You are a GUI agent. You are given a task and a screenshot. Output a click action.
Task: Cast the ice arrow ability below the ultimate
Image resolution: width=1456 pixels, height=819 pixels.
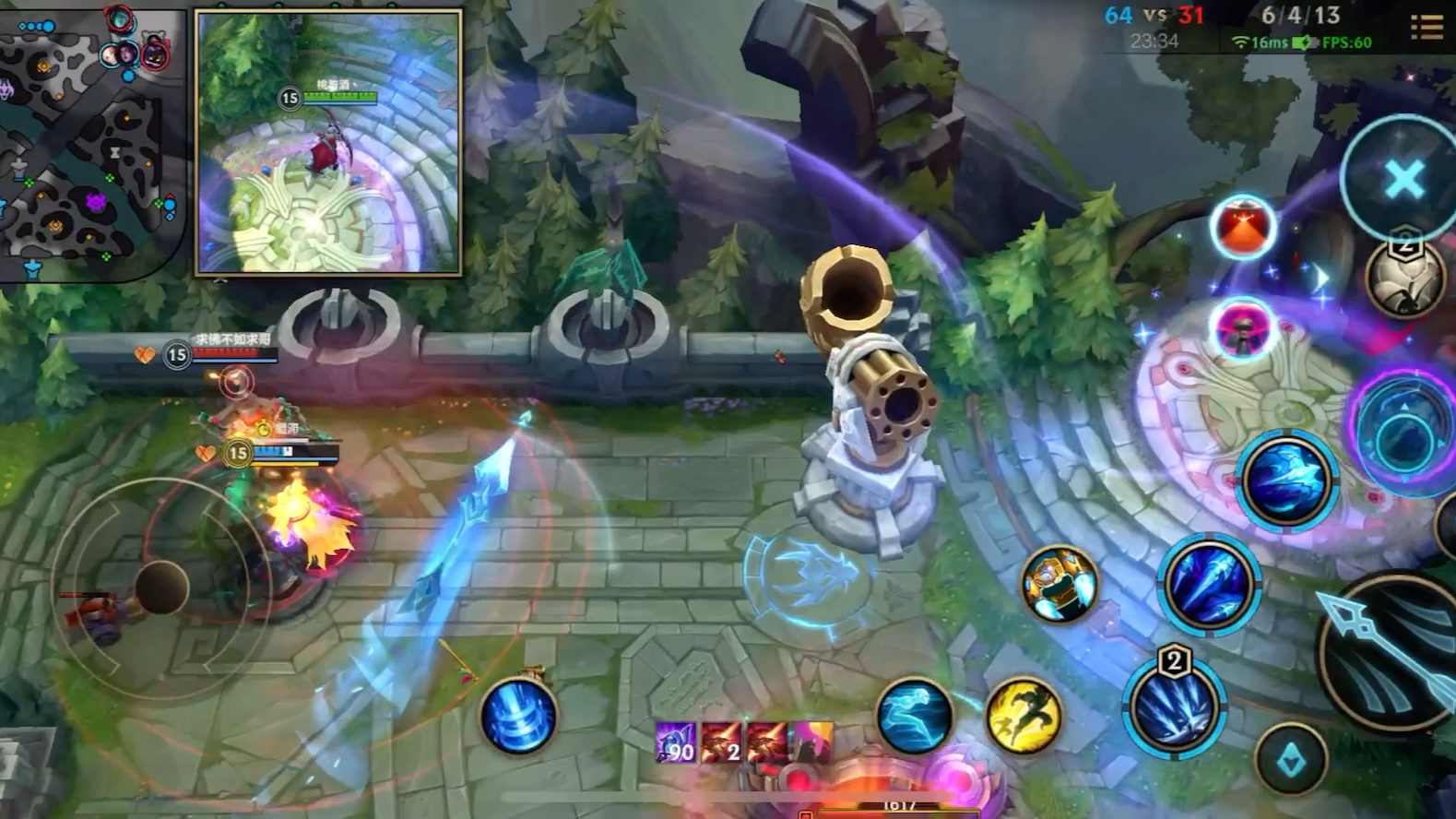1285,480
